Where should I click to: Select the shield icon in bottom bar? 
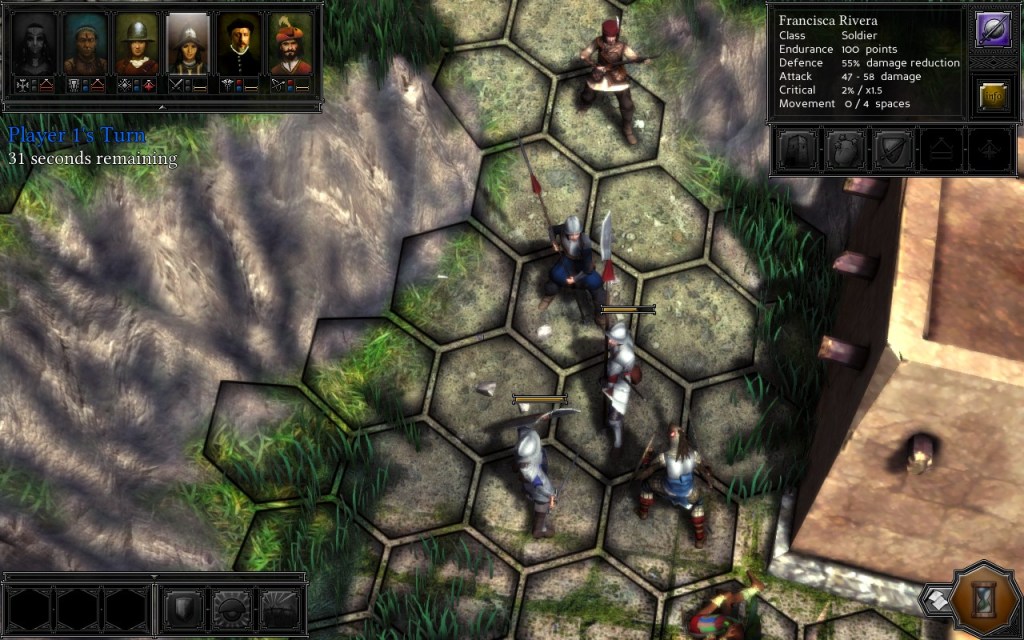point(185,607)
